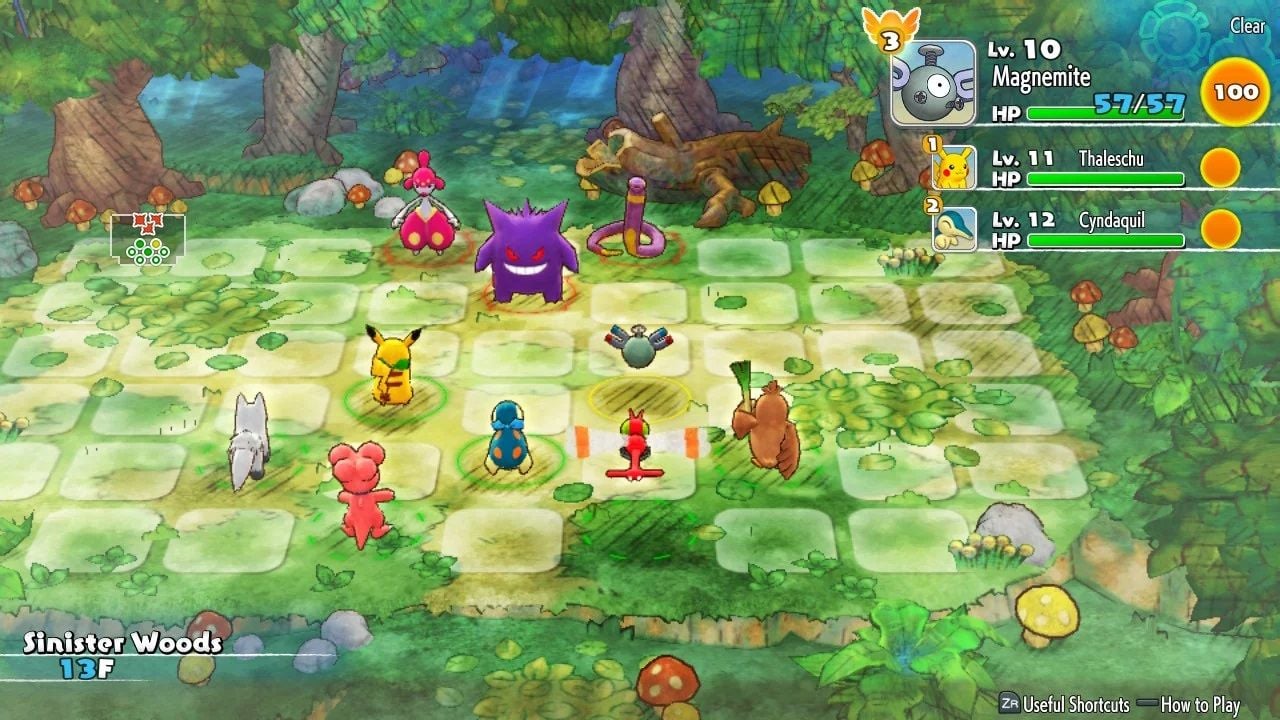Click the Clear weather indicator
This screenshot has width=1280, height=720.
click(x=1247, y=26)
